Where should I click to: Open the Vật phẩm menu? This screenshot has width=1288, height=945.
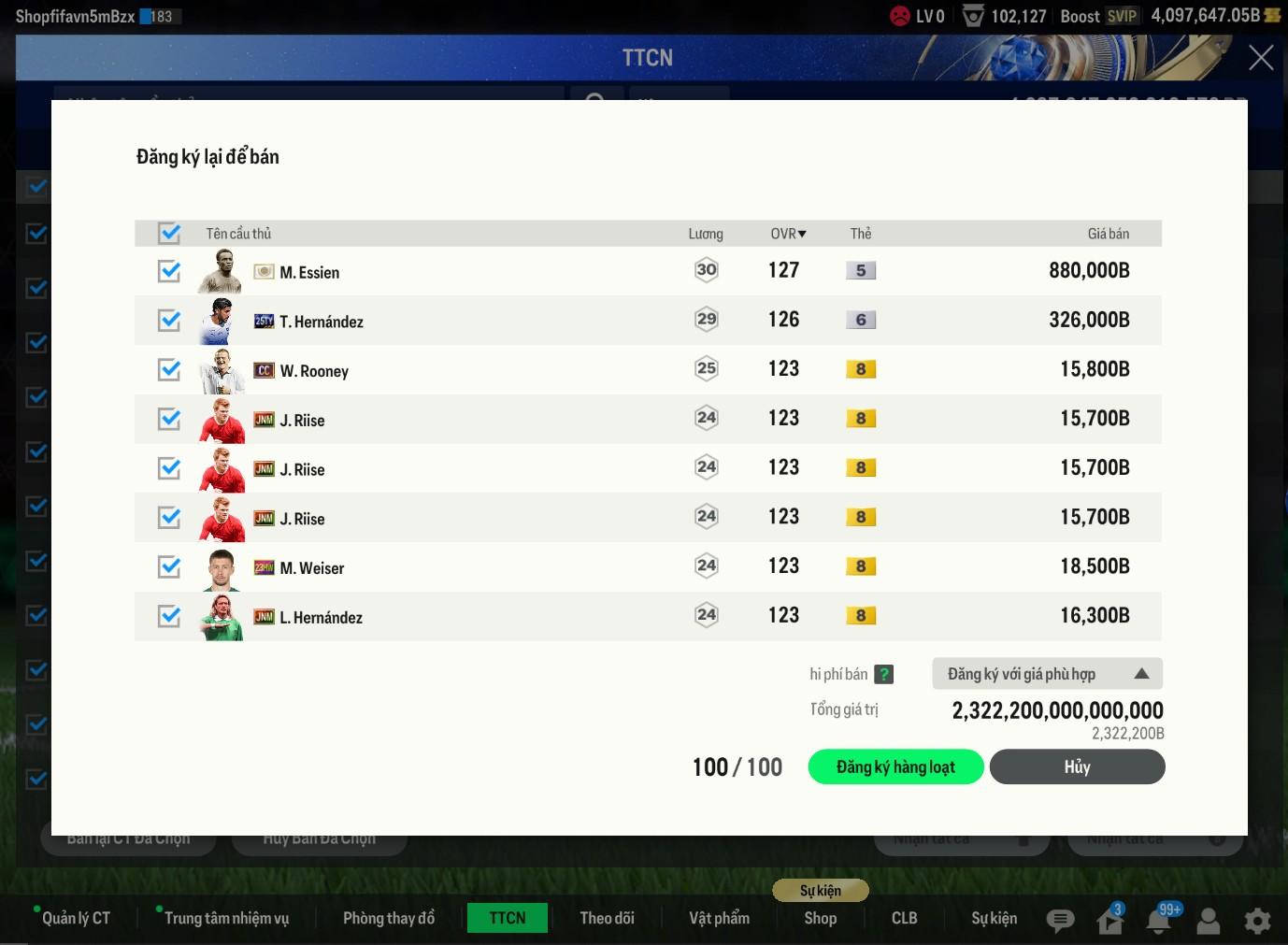click(719, 918)
